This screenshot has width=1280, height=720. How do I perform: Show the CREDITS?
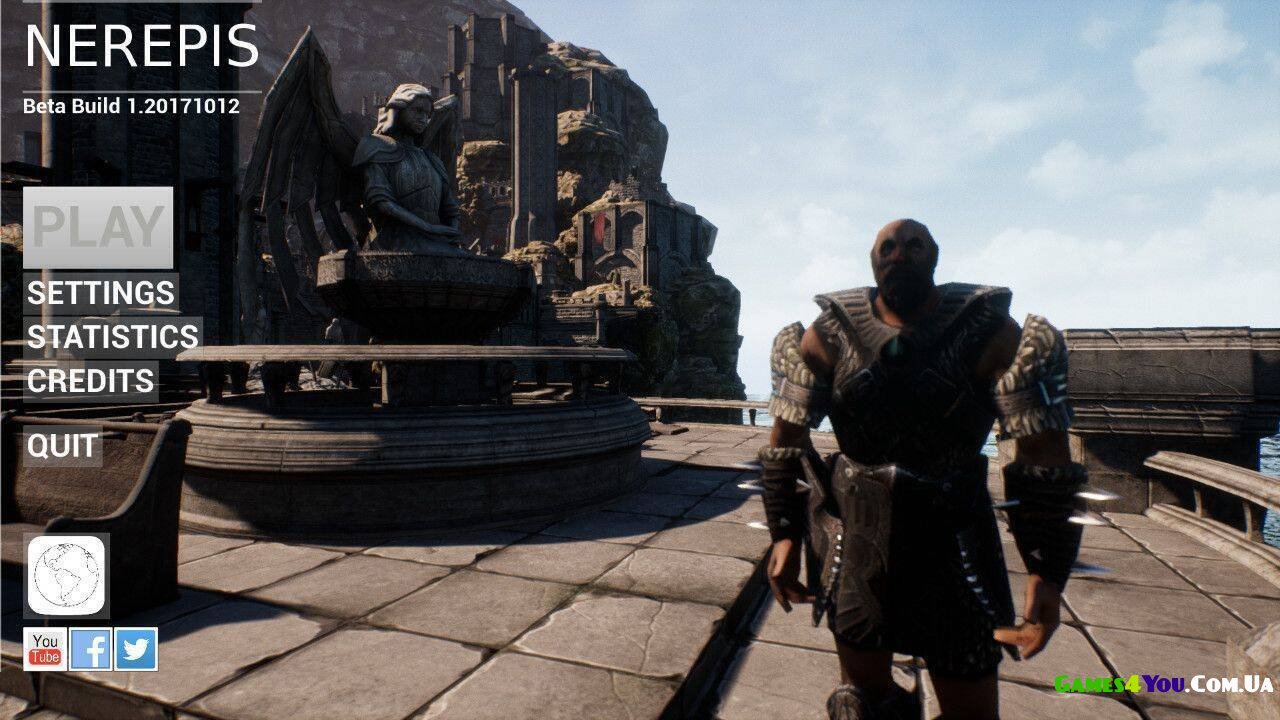click(91, 381)
